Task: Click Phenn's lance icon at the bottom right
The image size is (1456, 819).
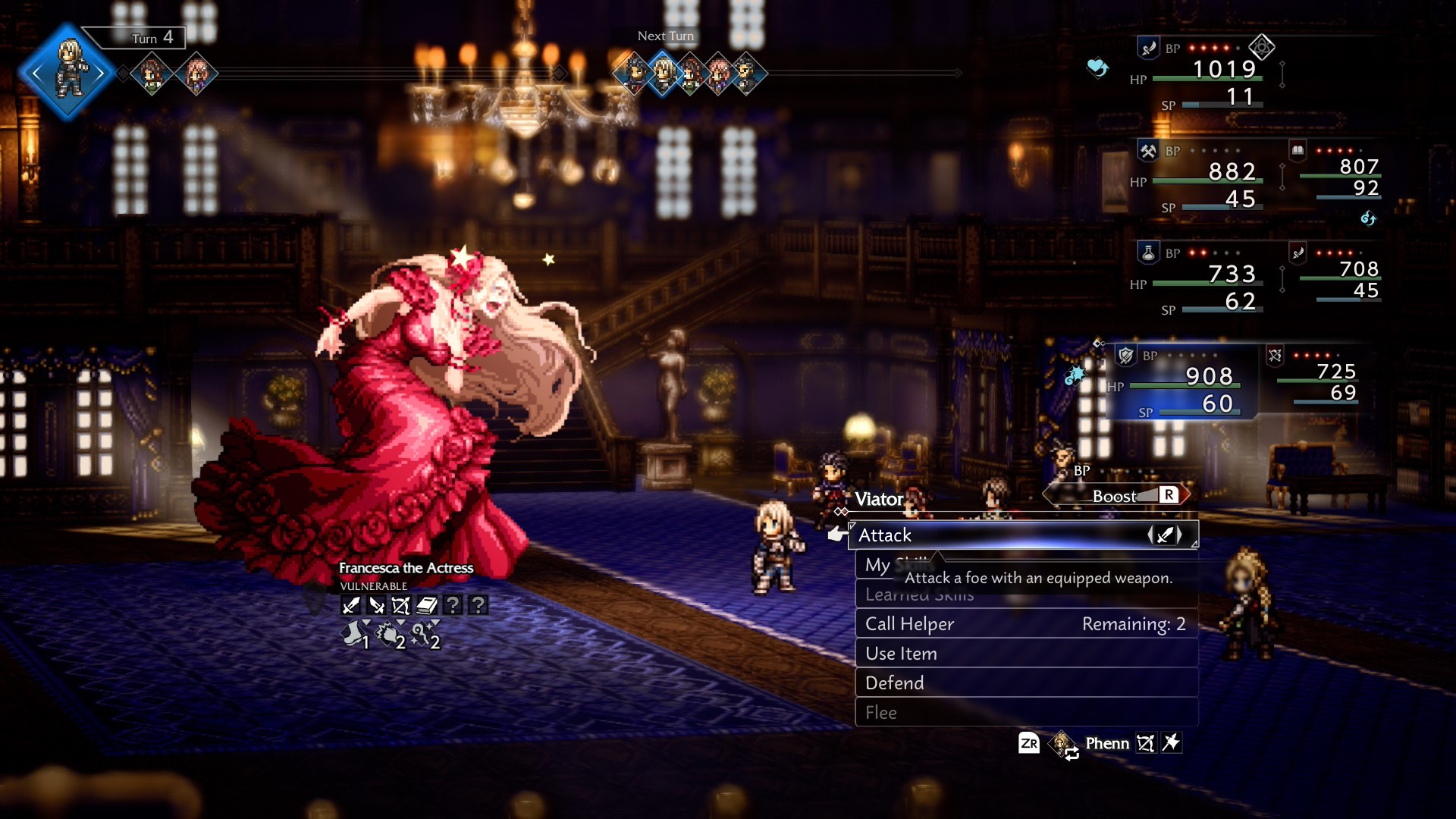Action: pyautogui.click(x=1173, y=743)
